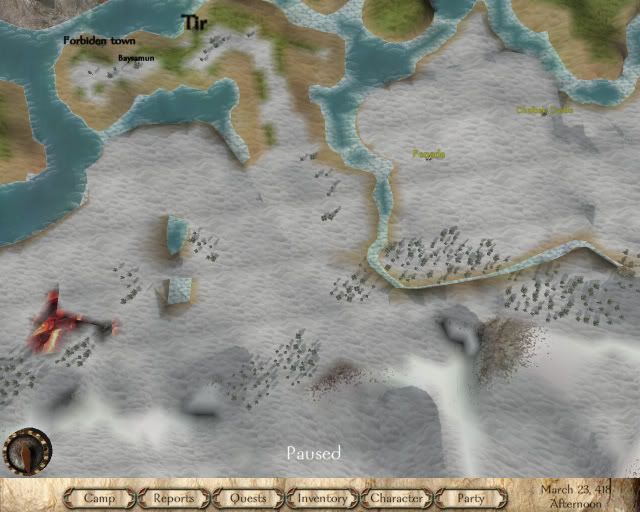Select the Baysamun village label
640x512 pixels.
click(x=136, y=58)
